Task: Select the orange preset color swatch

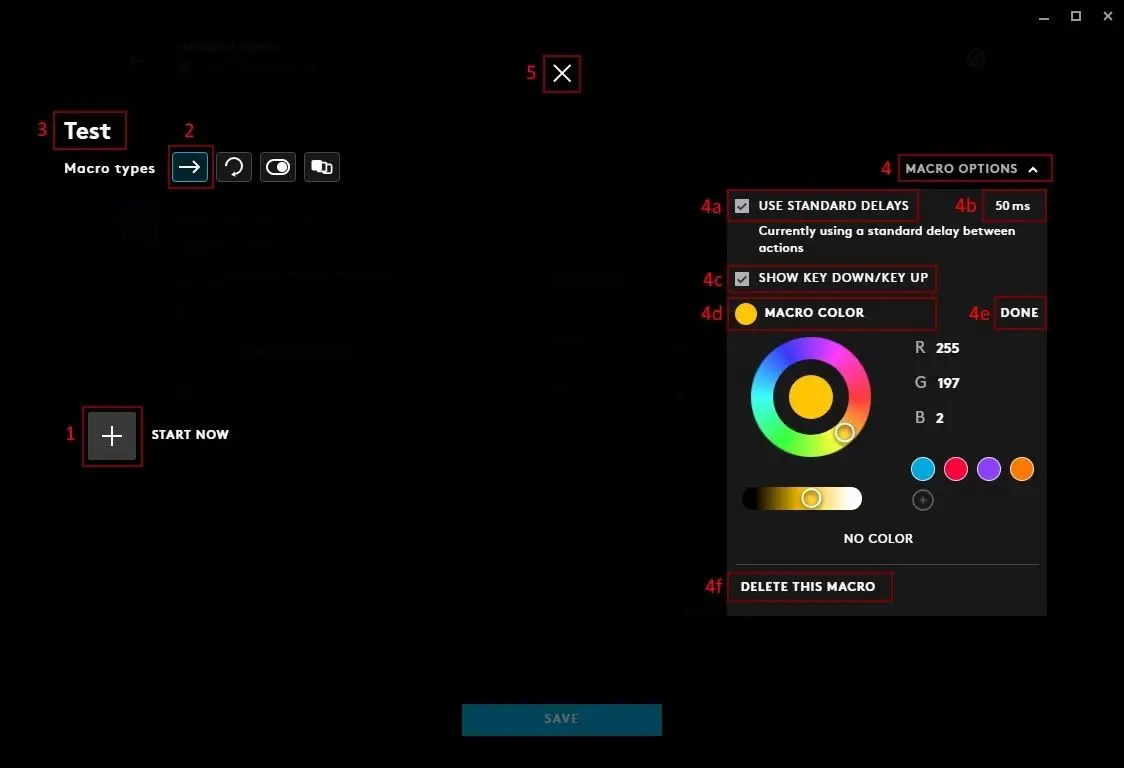Action: (1022, 469)
